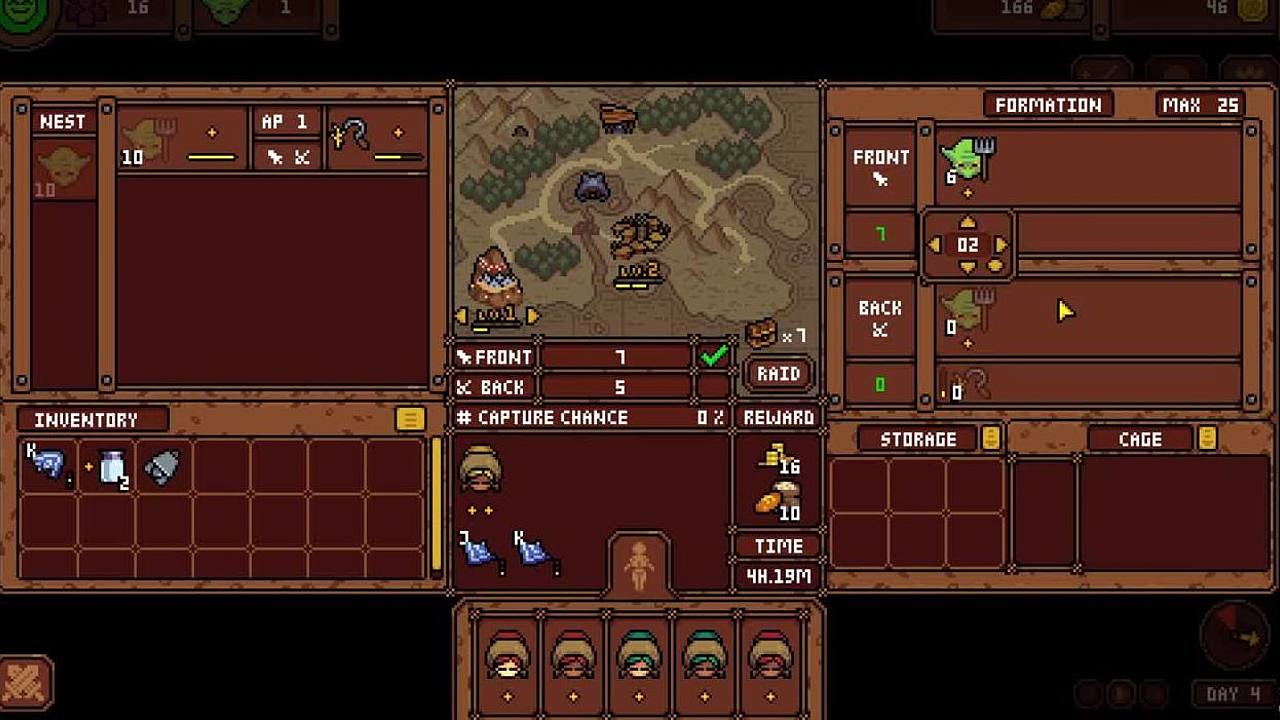1280x720 pixels.
Task: Switch to the human captive tab
Action: pos(639,566)
